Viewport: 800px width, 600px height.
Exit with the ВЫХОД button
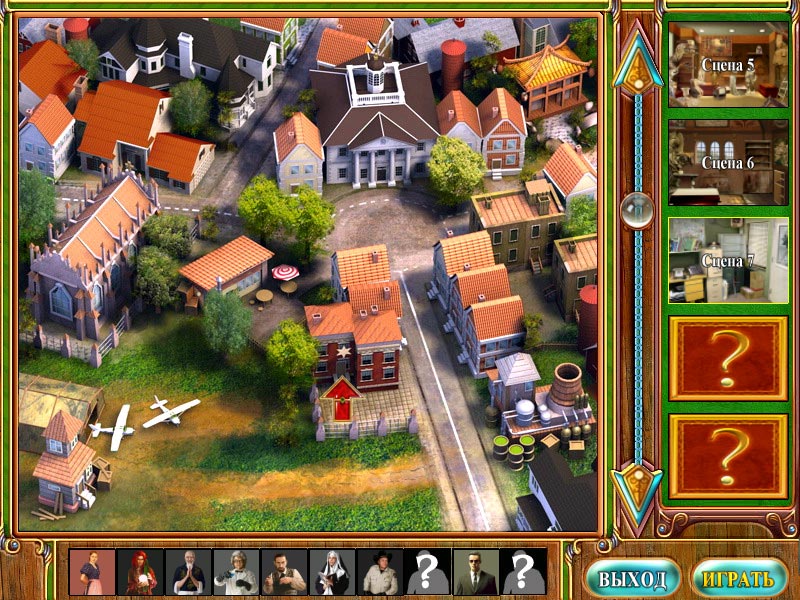633,578
